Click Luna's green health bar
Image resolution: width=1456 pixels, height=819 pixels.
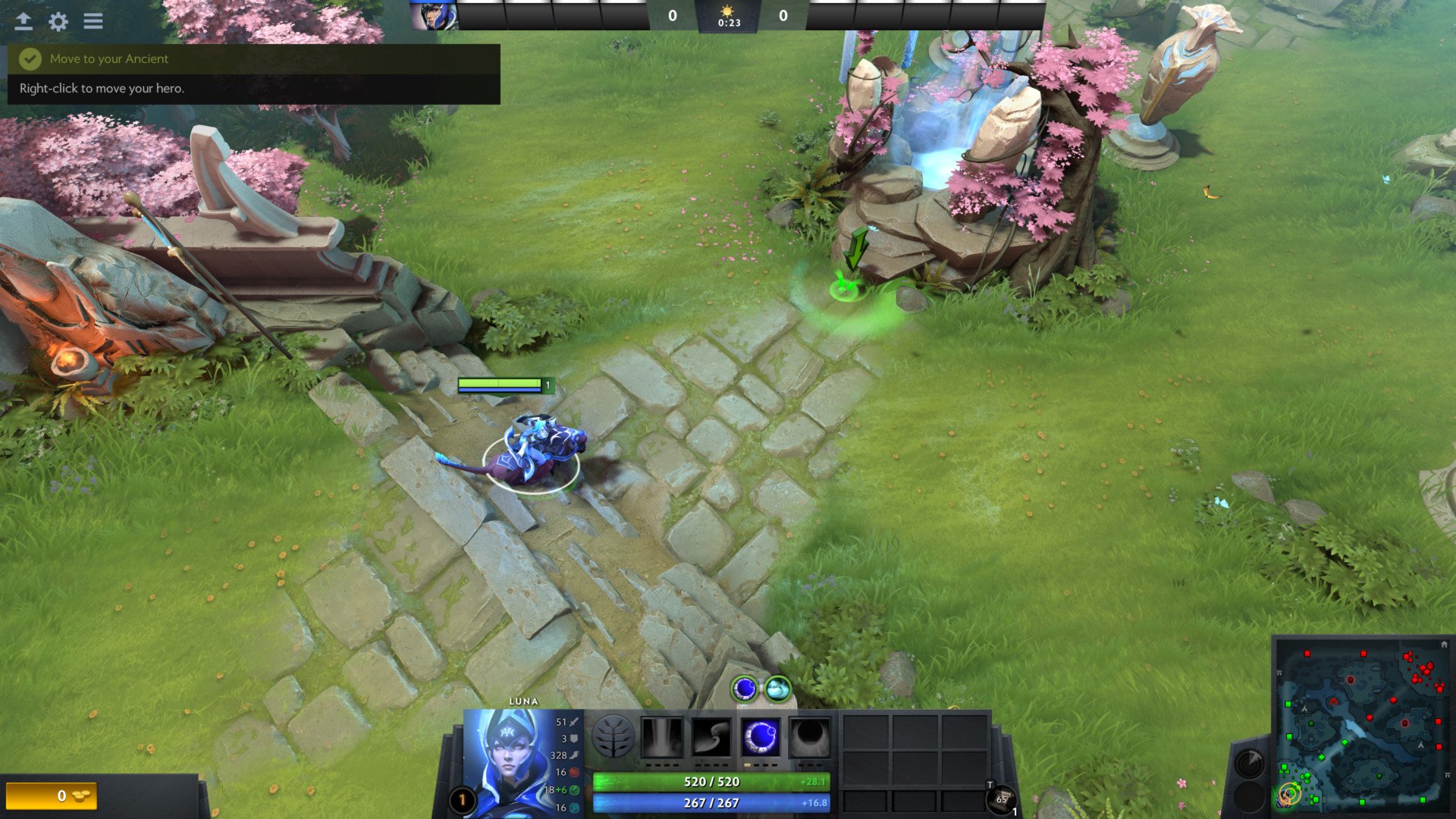tap(711, 781)
